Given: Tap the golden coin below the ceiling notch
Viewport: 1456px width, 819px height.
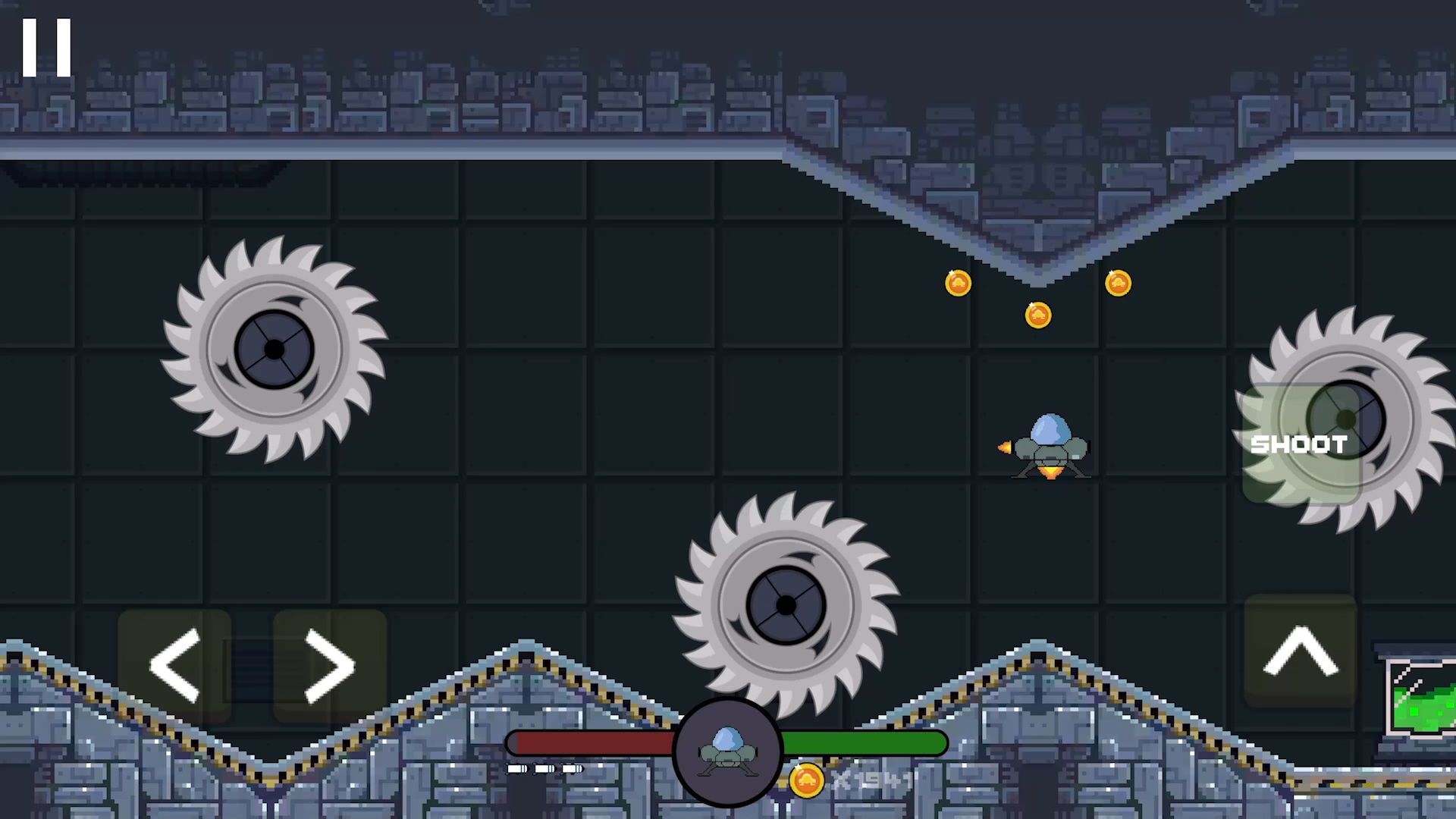Looking at the screenshot, I should [1038, 315].
